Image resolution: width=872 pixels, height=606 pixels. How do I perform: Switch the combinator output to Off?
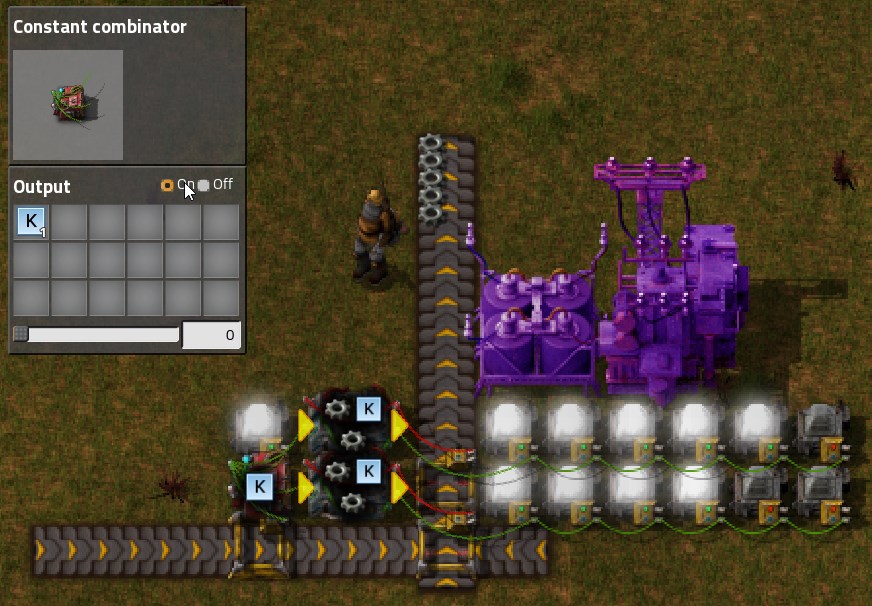[x=204, y=185]
